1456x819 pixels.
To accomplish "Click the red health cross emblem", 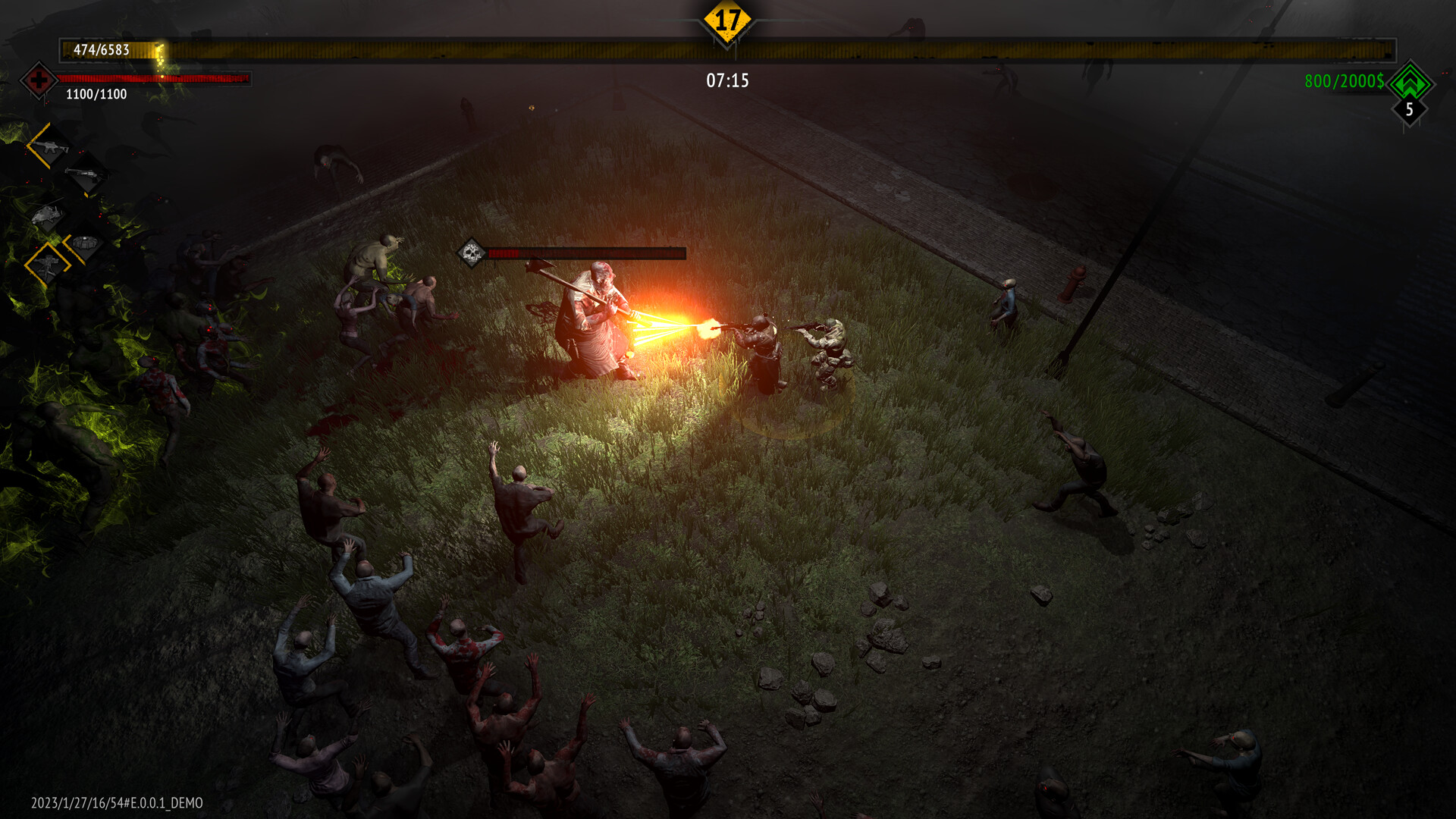I will pyautogui.click(x=38, y=80).
